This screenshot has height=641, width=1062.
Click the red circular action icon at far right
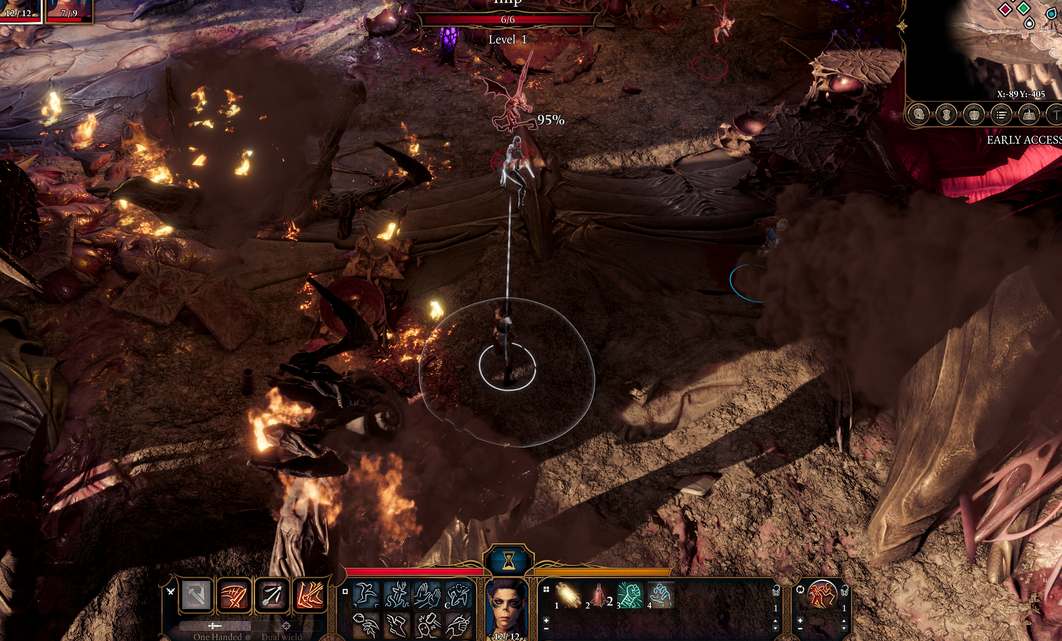coord(823,595)
